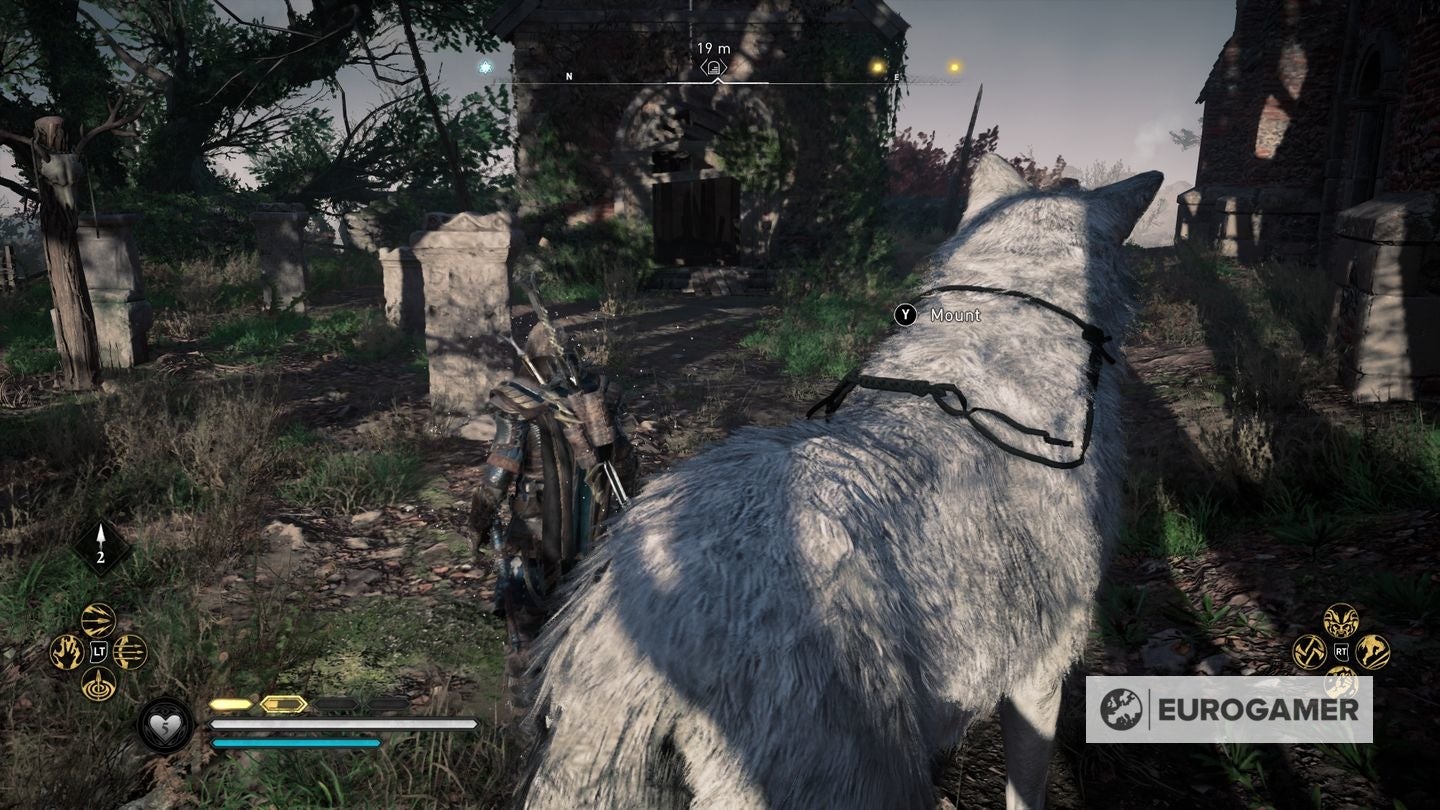Image resolution: width=1440 pixels, height=810 pixels.
Task: Select the crossed-axes ability icon beside RT
Action: tap(1310, 650)
